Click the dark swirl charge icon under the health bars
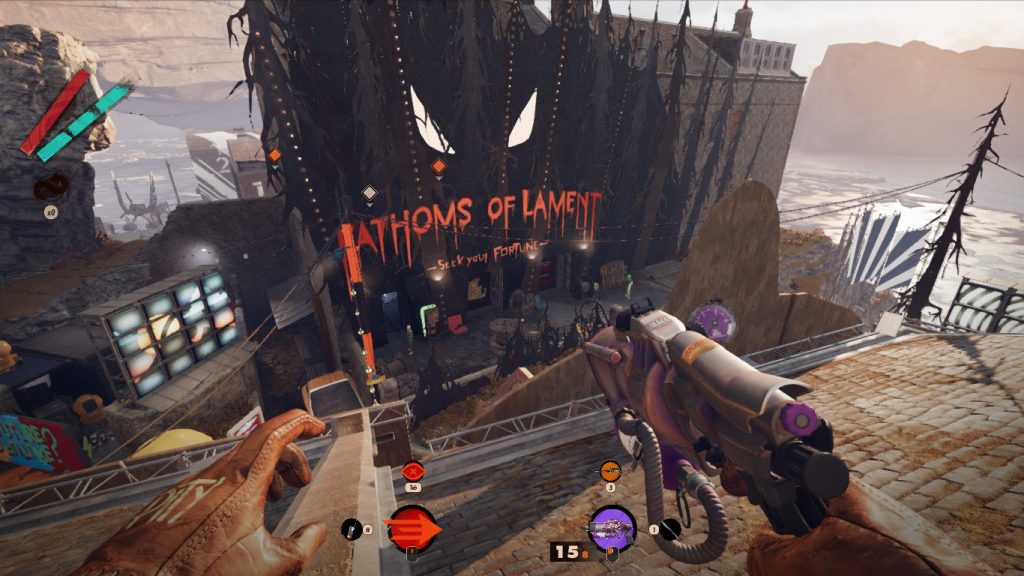The height and width of the screenshot is (576, 1024). [x=48, y=187]
